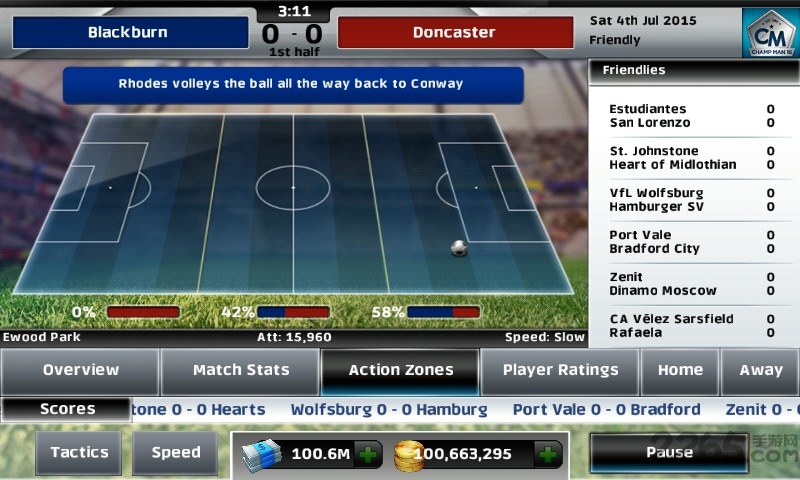This screenshot has height=480, width=800.
Task: Open the Home team tab
Action: 680,371
